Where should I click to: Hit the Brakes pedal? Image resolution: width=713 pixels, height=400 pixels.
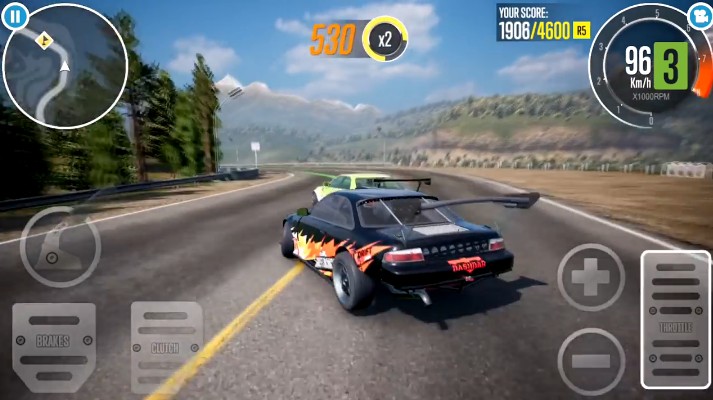[54, 342]
